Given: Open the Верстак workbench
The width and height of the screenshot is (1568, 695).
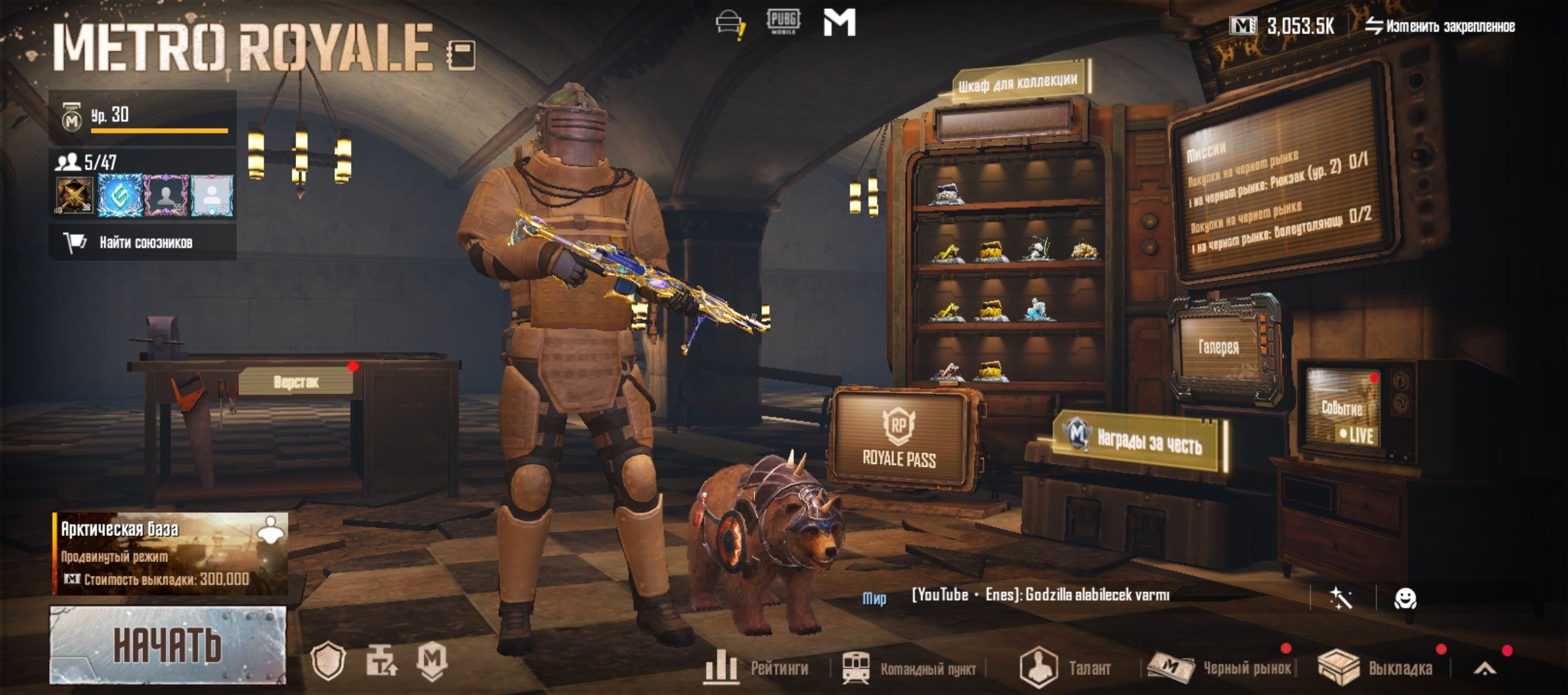Looking at the screenshot, I should 295,382.
